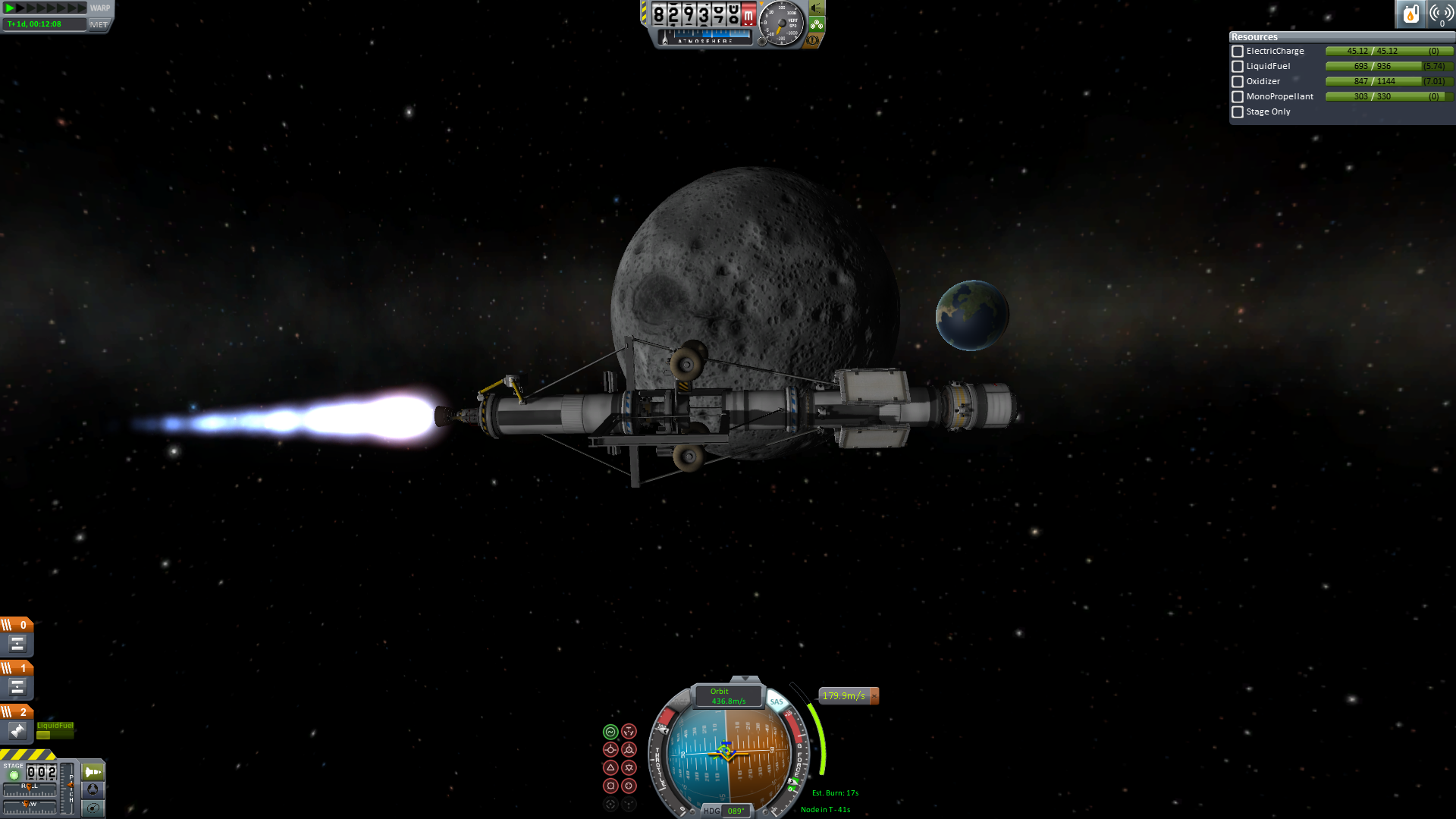
Task: Set SAS to hold the maneuver node
Action: pos(629,732)
